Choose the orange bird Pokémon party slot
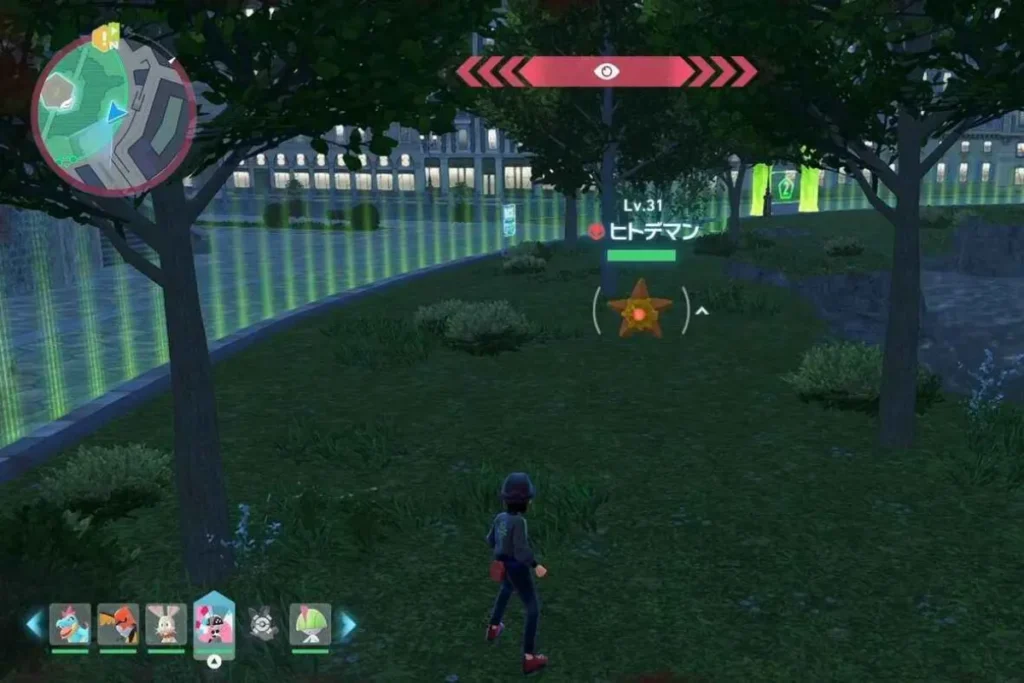 coord(118,624)
